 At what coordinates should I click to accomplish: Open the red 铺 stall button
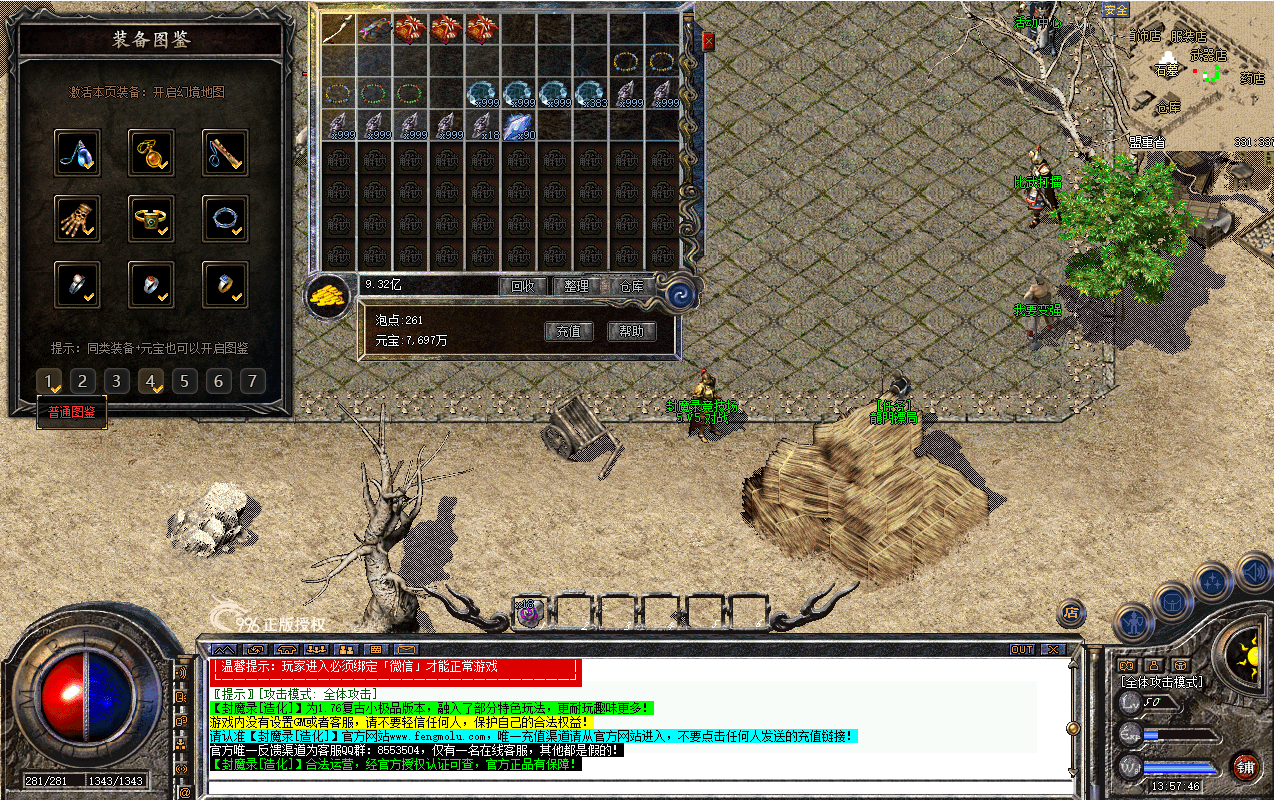pyautogui.click(x=1245, y=767)
